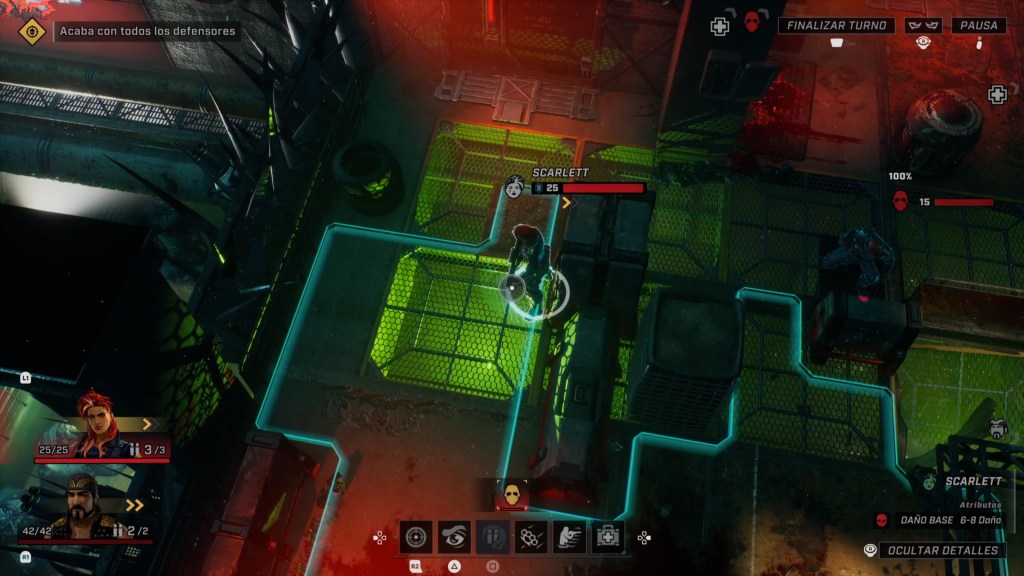Select the greyed-out reload ammo ability
This screenshot has height=576, width=1024.
[x=492, y=537]
